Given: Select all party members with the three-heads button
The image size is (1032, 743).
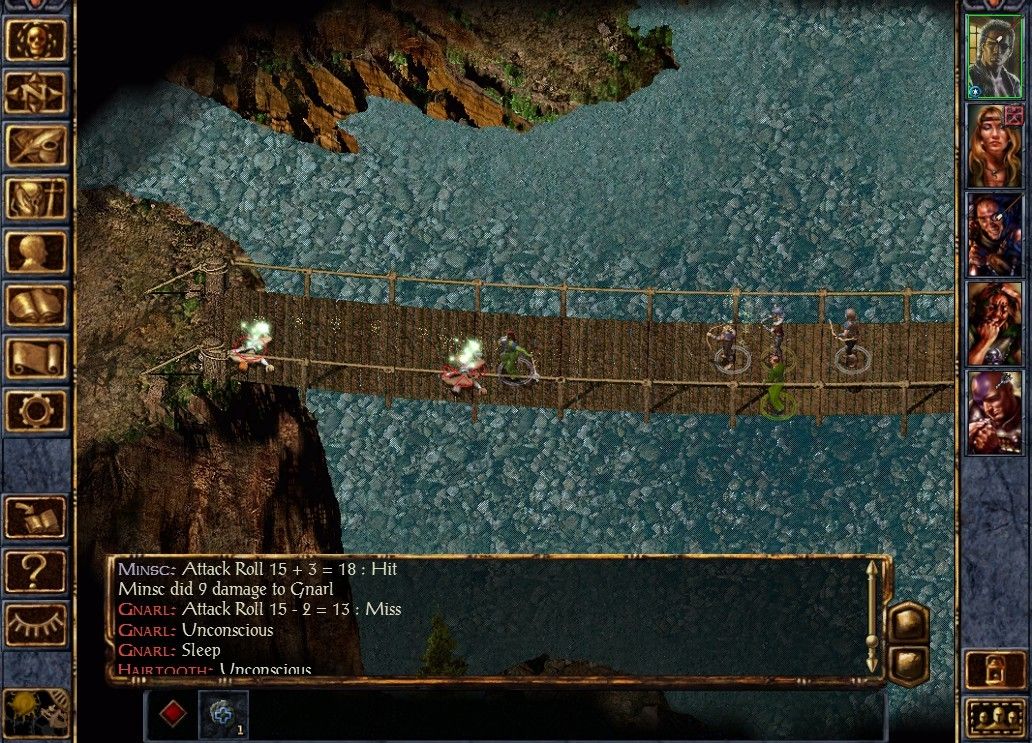Looking at the screenshot, I should (x=994, y=718).
